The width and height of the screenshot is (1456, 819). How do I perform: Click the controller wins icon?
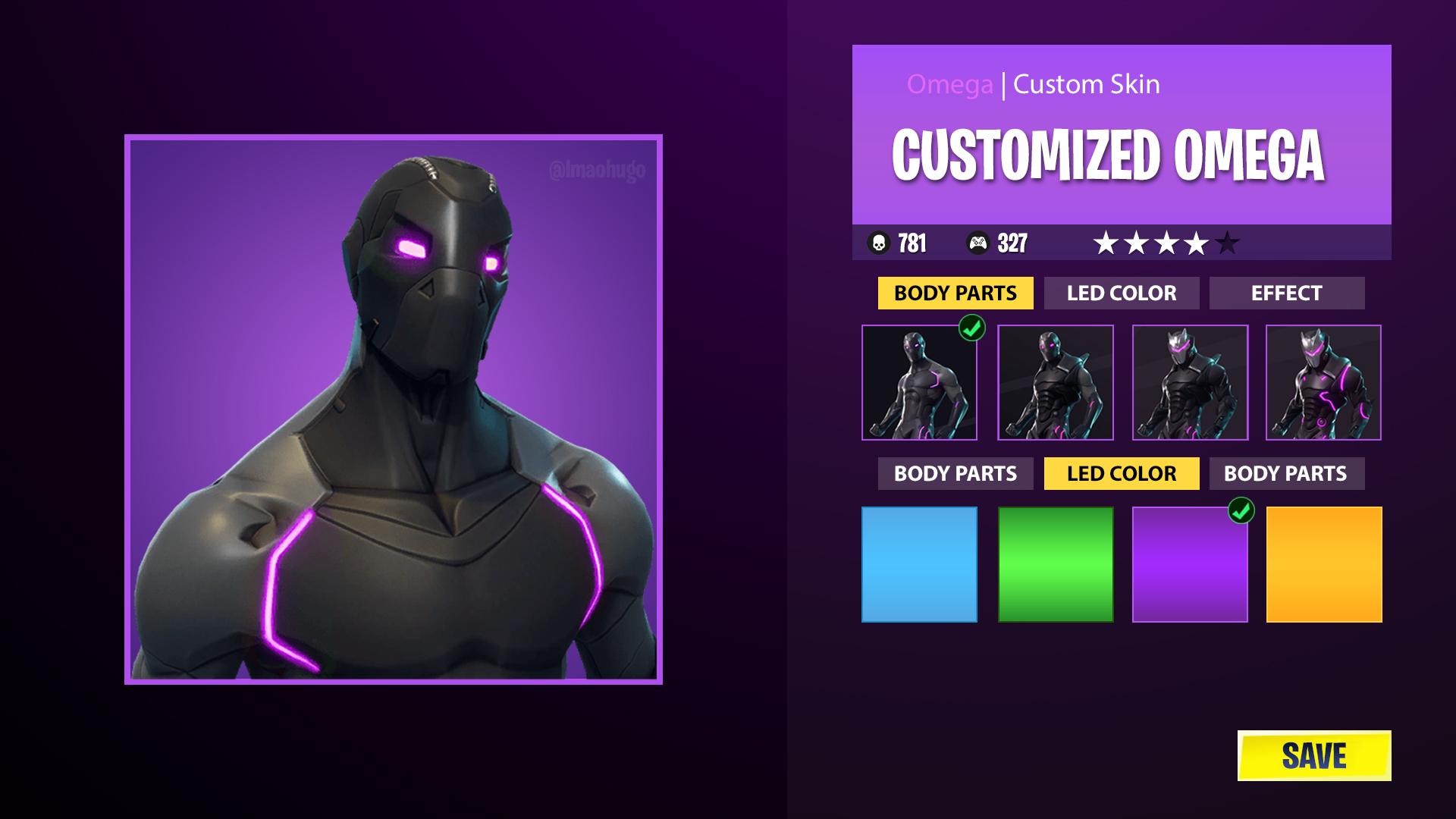978,243
